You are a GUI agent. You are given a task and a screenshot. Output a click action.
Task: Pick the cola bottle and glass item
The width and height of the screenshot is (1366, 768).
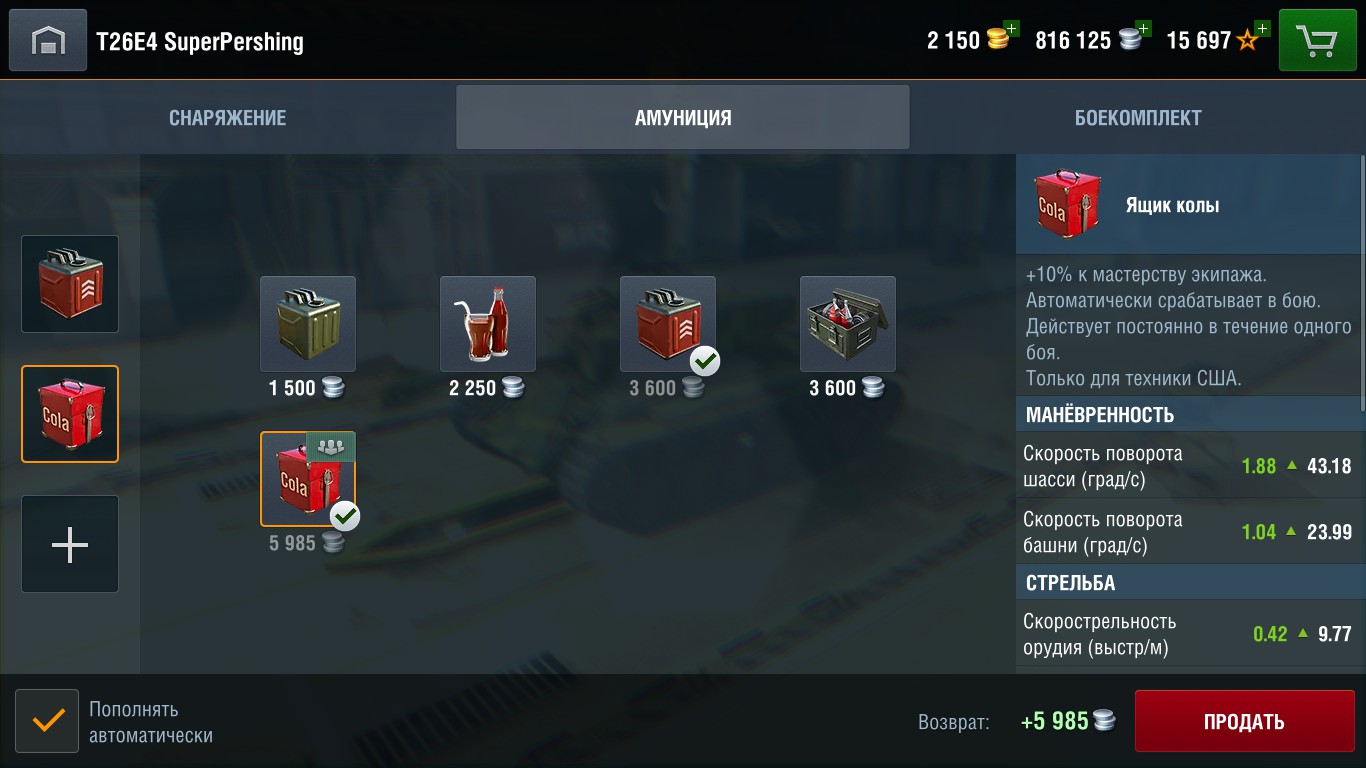[488, 324]
